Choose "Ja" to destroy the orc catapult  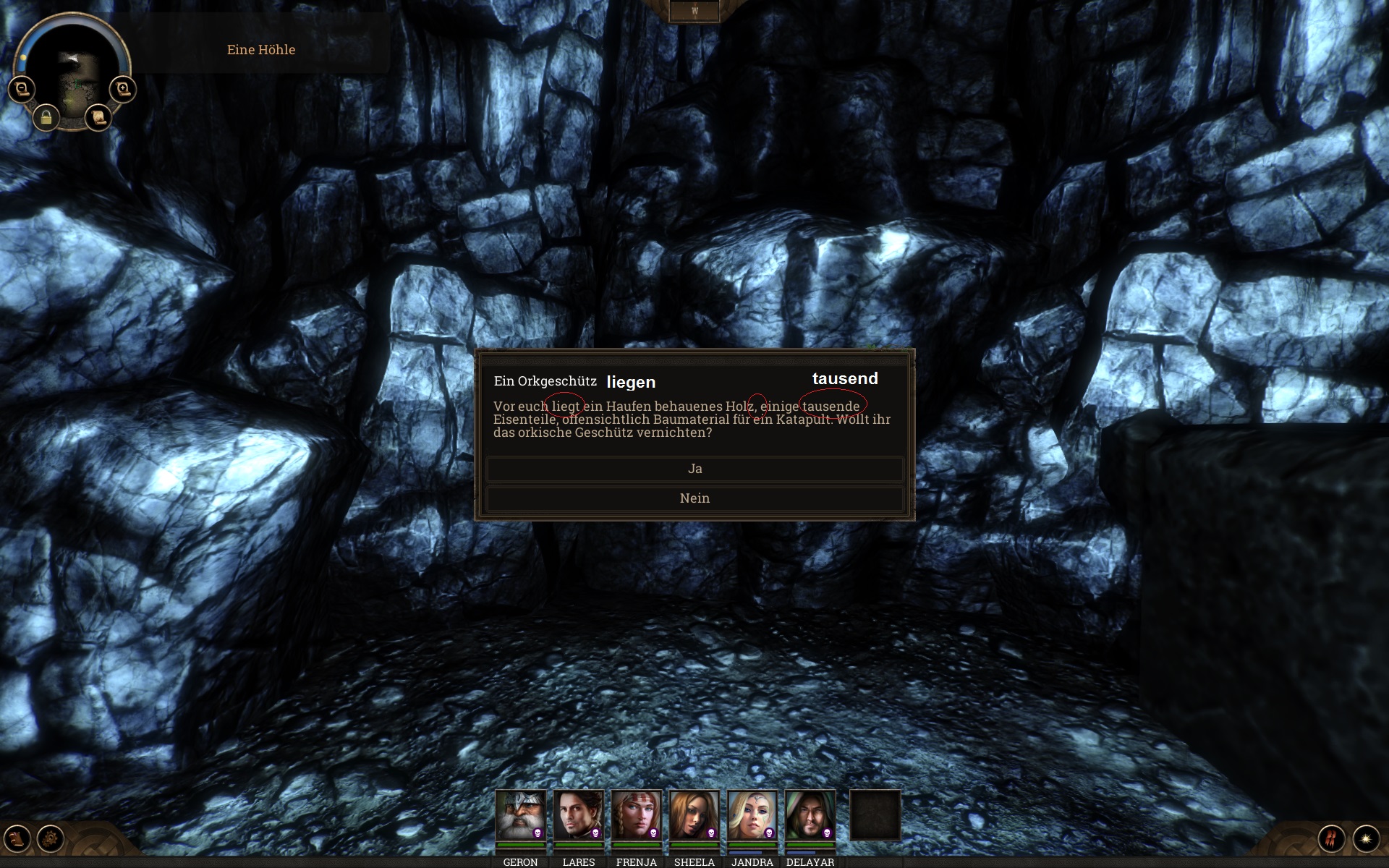coord(694,469)
